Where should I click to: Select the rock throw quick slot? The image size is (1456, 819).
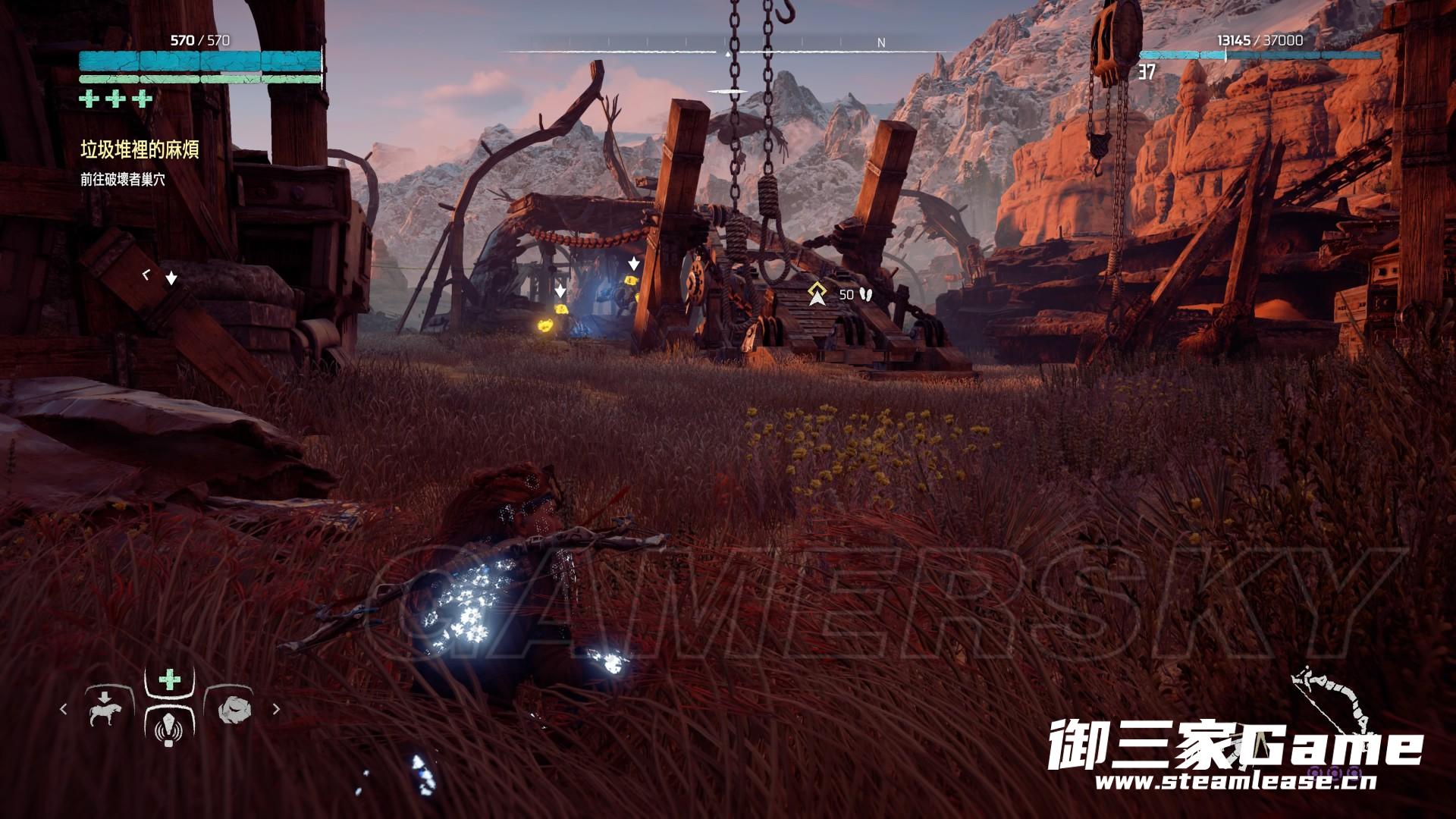click(232, 710)
